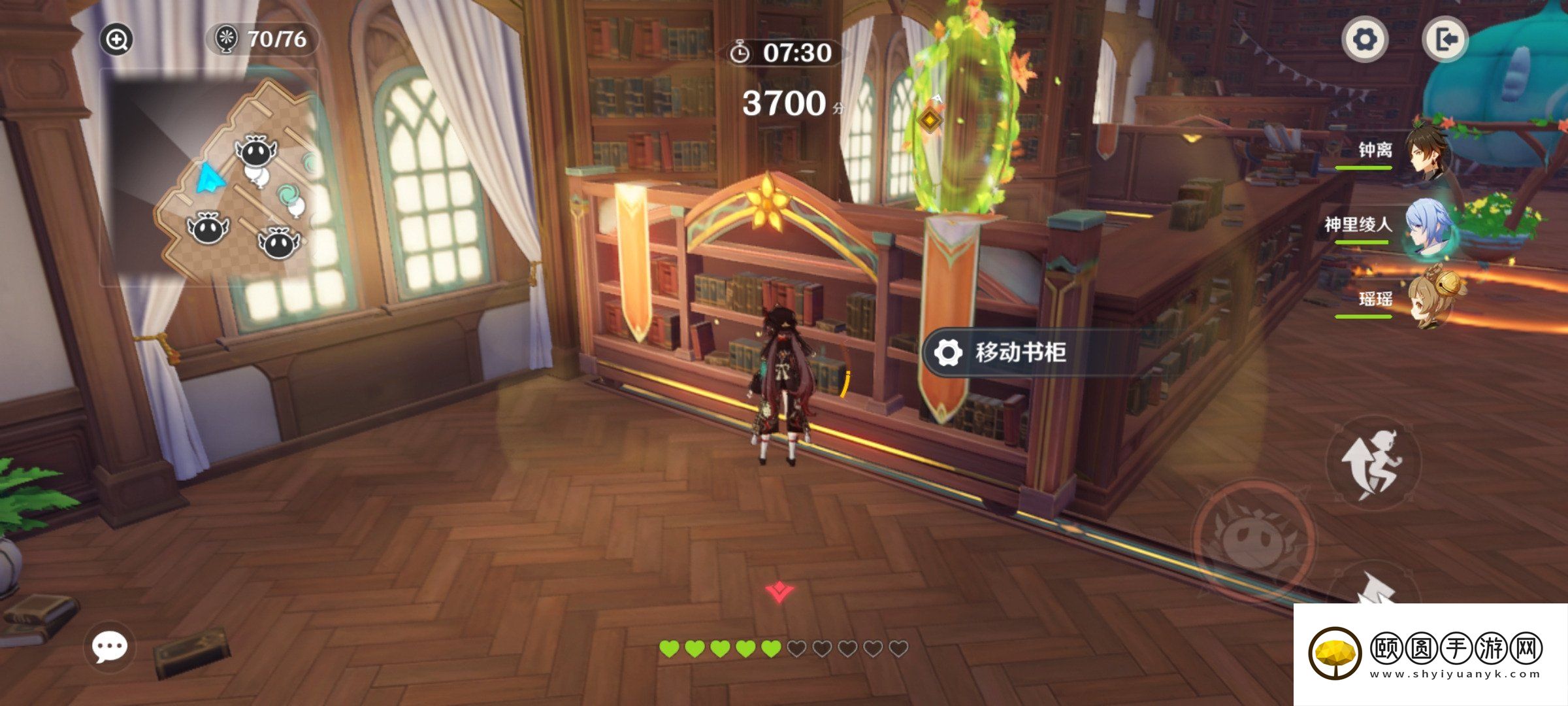
Task: Open the gear settings menu
Action: [x=1365, y=40]
